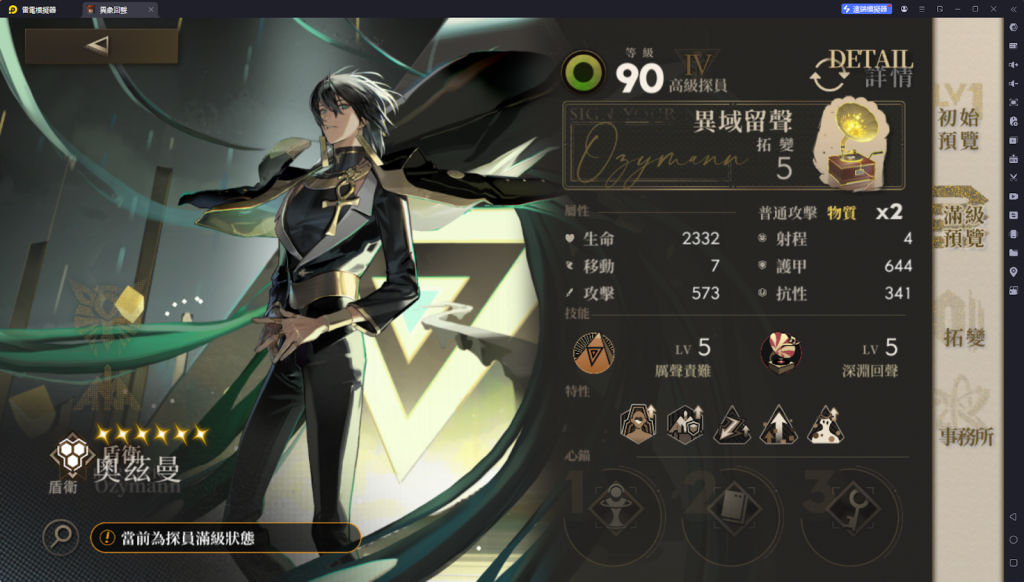This screenshot has height=582, width=1024.
Task: Close the emulator window
Action: [x=993, y=9]
